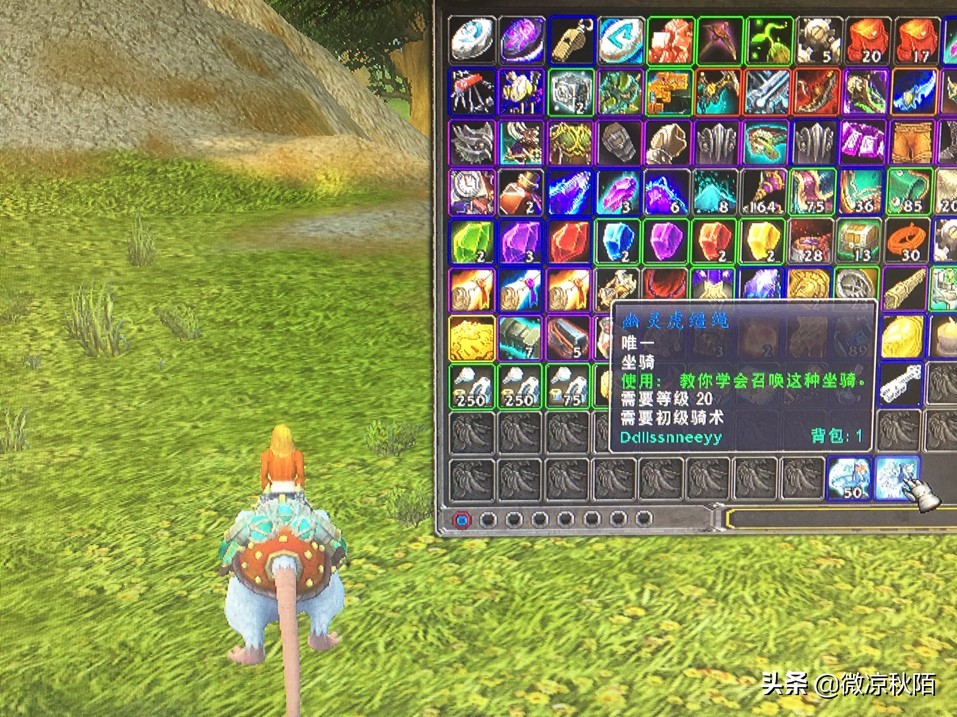
Task: Click the silver cube stack of 2
Action: click(x=571, y=91)
